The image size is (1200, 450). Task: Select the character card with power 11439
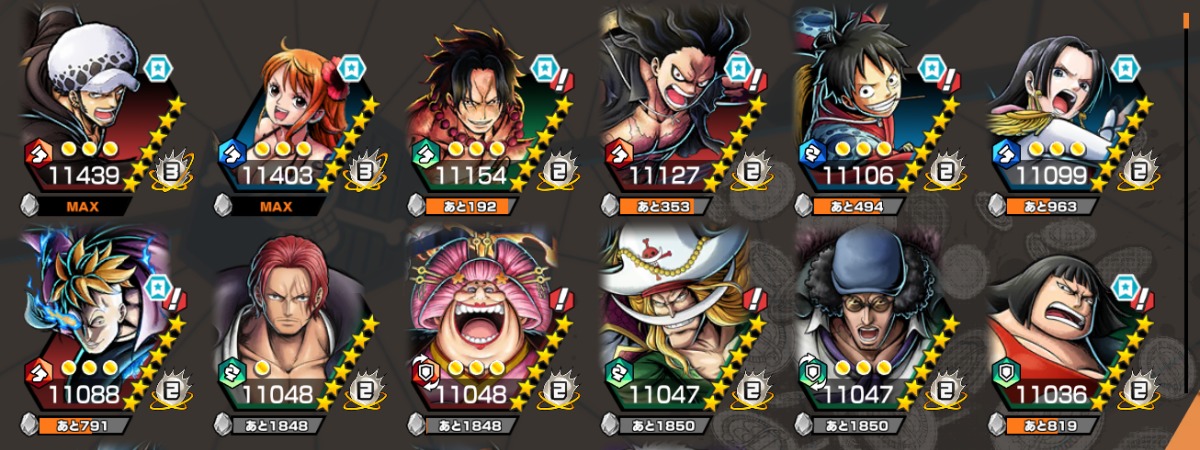click(x=100, y=110)
